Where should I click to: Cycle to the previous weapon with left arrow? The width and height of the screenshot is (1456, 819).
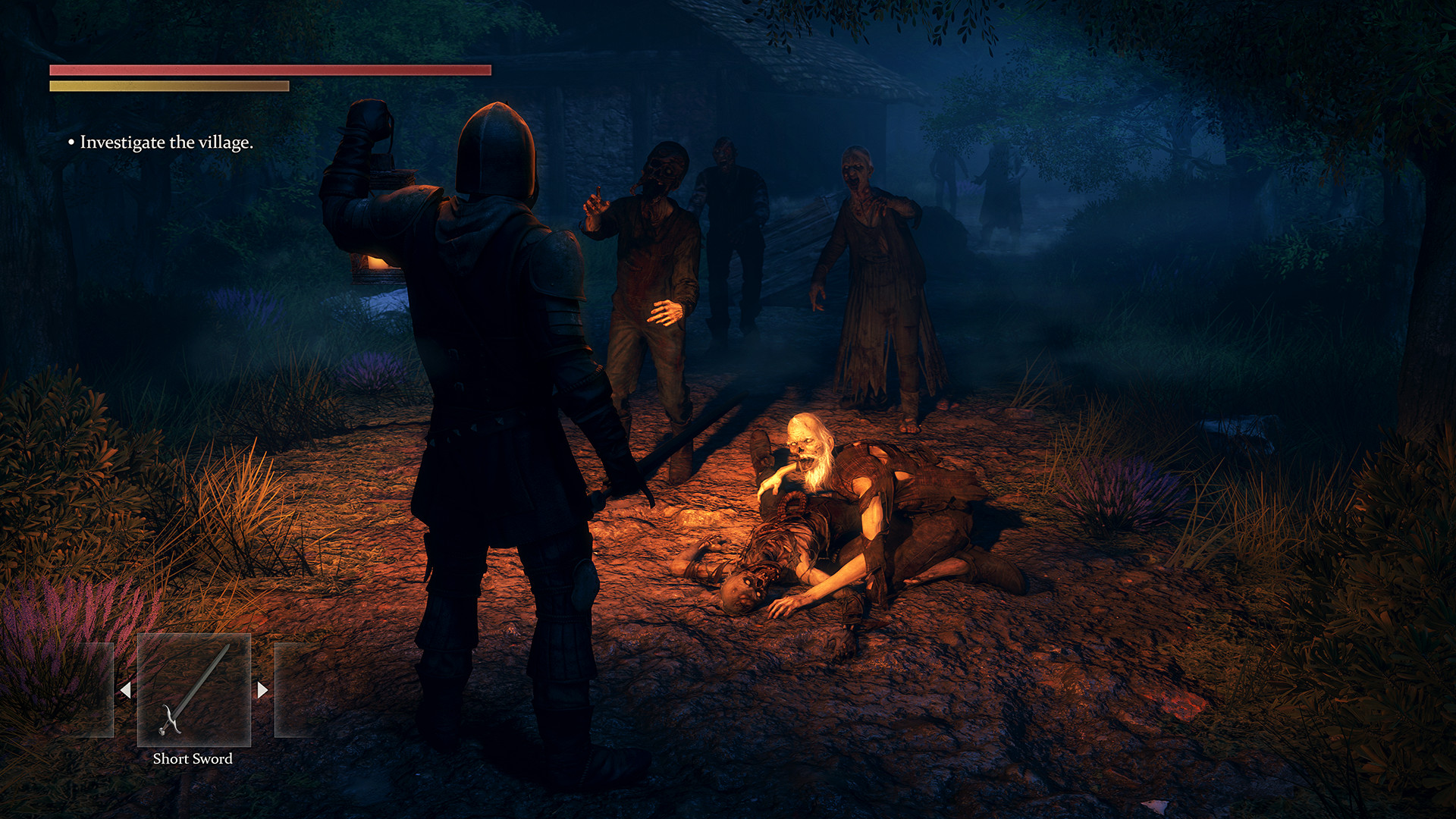(126, 690)
